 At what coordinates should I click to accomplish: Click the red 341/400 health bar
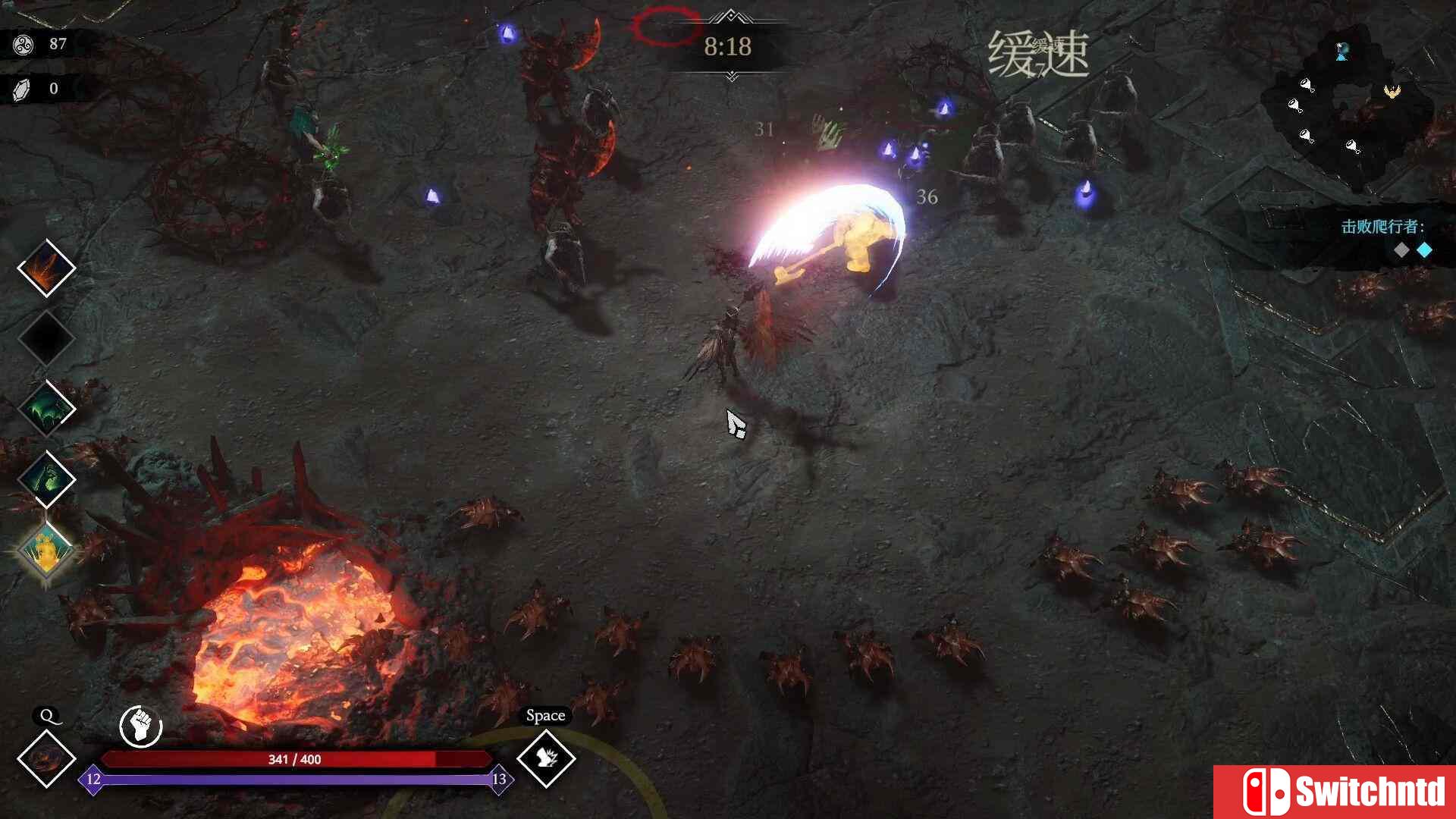click(x=296, y=759)
